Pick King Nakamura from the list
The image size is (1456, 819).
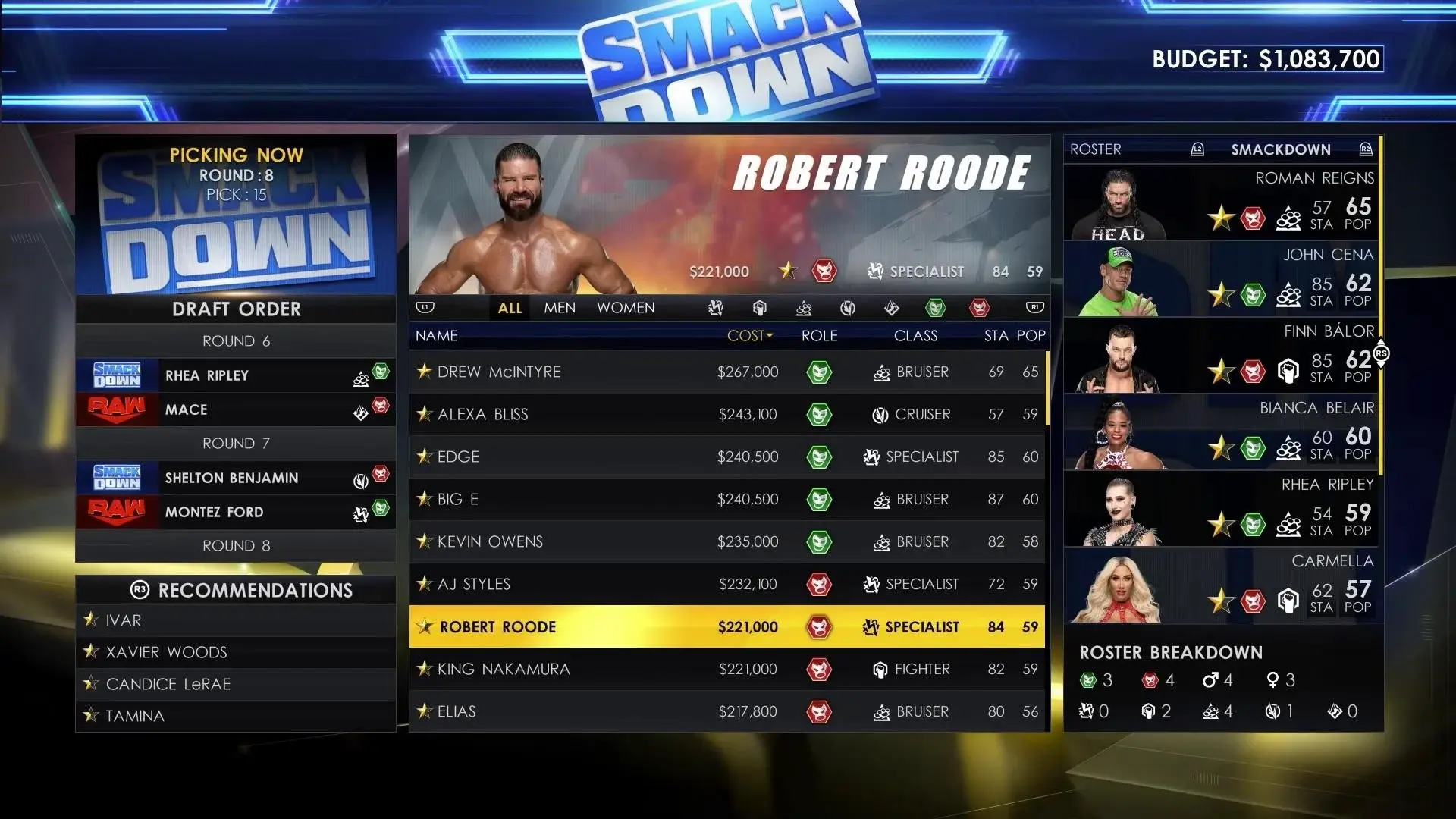pos(726,669)
